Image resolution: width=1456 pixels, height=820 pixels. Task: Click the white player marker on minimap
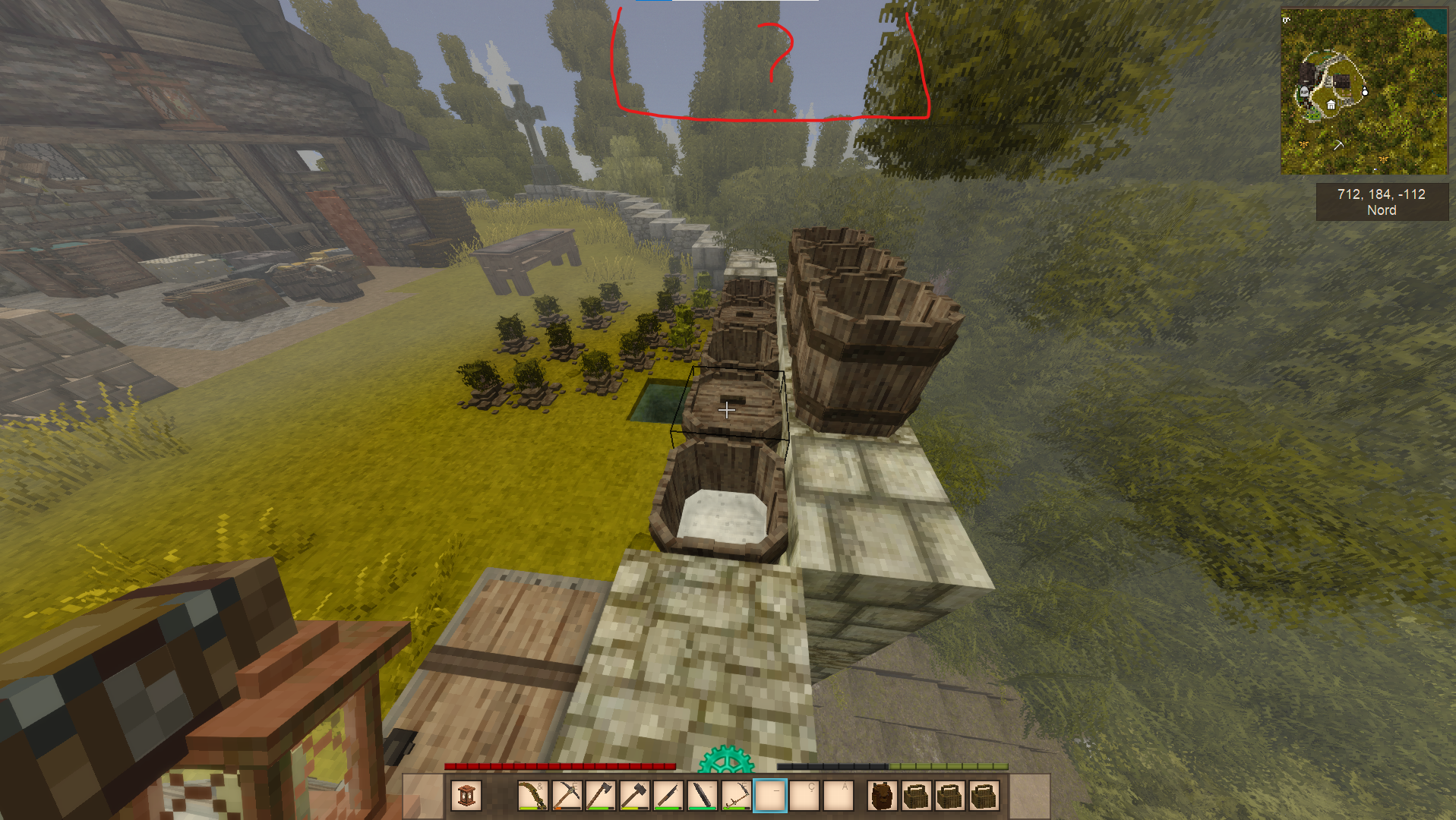(x=1365, y=92)
